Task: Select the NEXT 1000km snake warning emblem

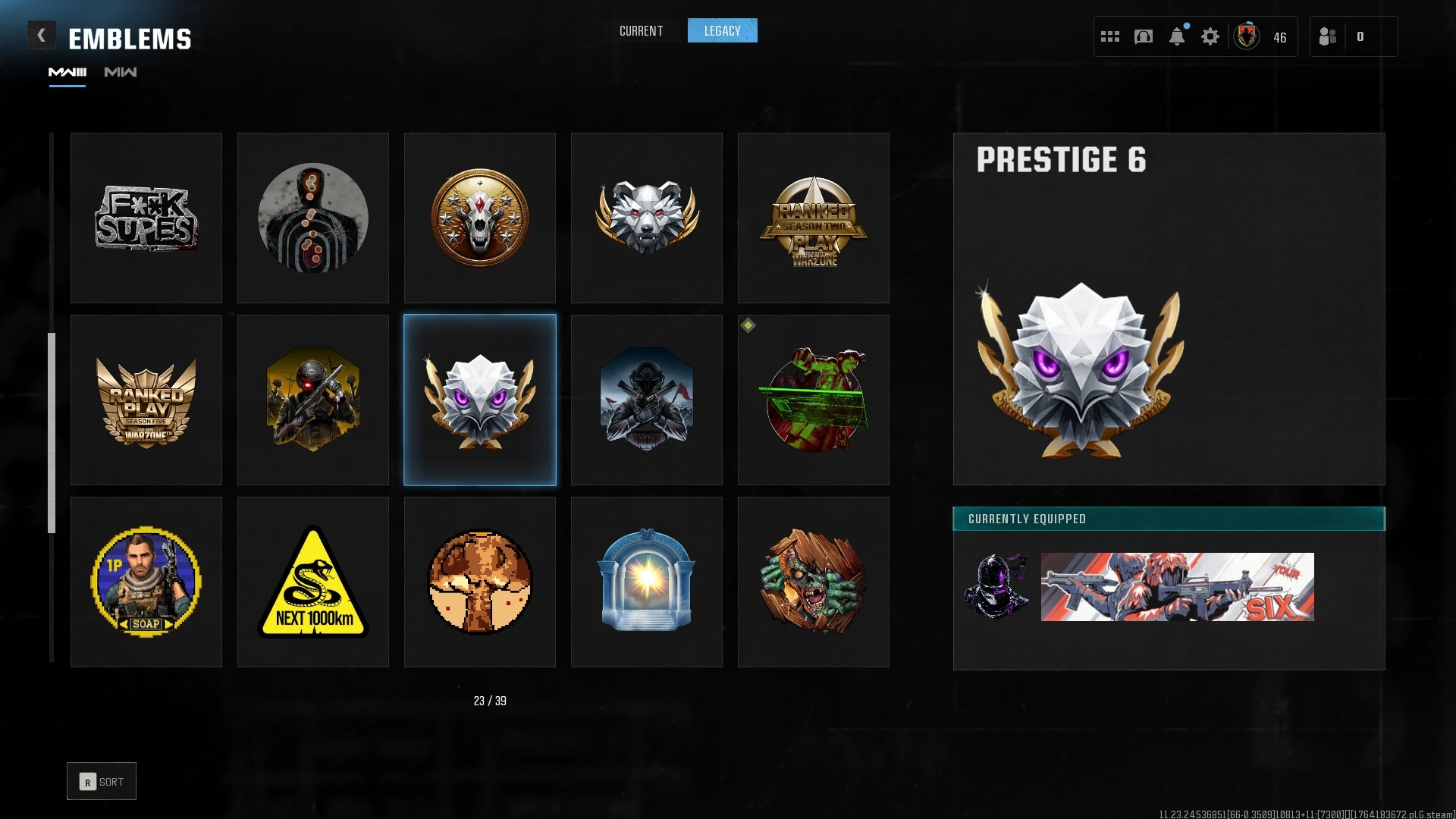Action: 312,582
